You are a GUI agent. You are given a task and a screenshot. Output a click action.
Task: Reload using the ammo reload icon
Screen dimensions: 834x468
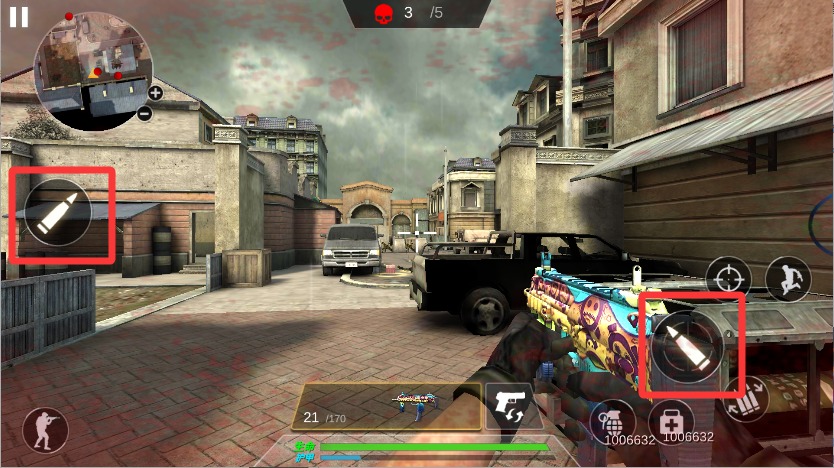[746, 399]
